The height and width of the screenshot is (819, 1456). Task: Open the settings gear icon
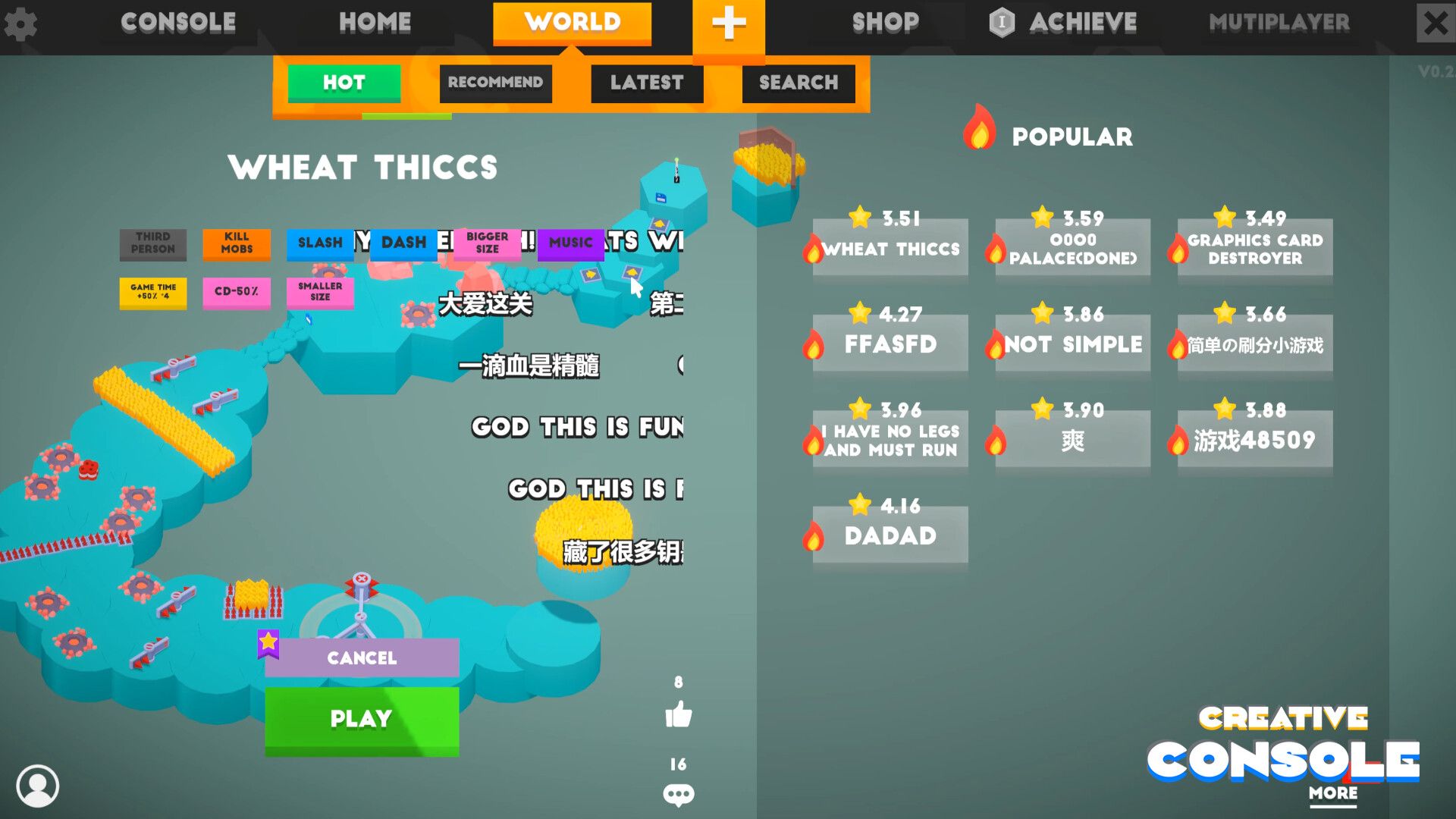point(23,24)
